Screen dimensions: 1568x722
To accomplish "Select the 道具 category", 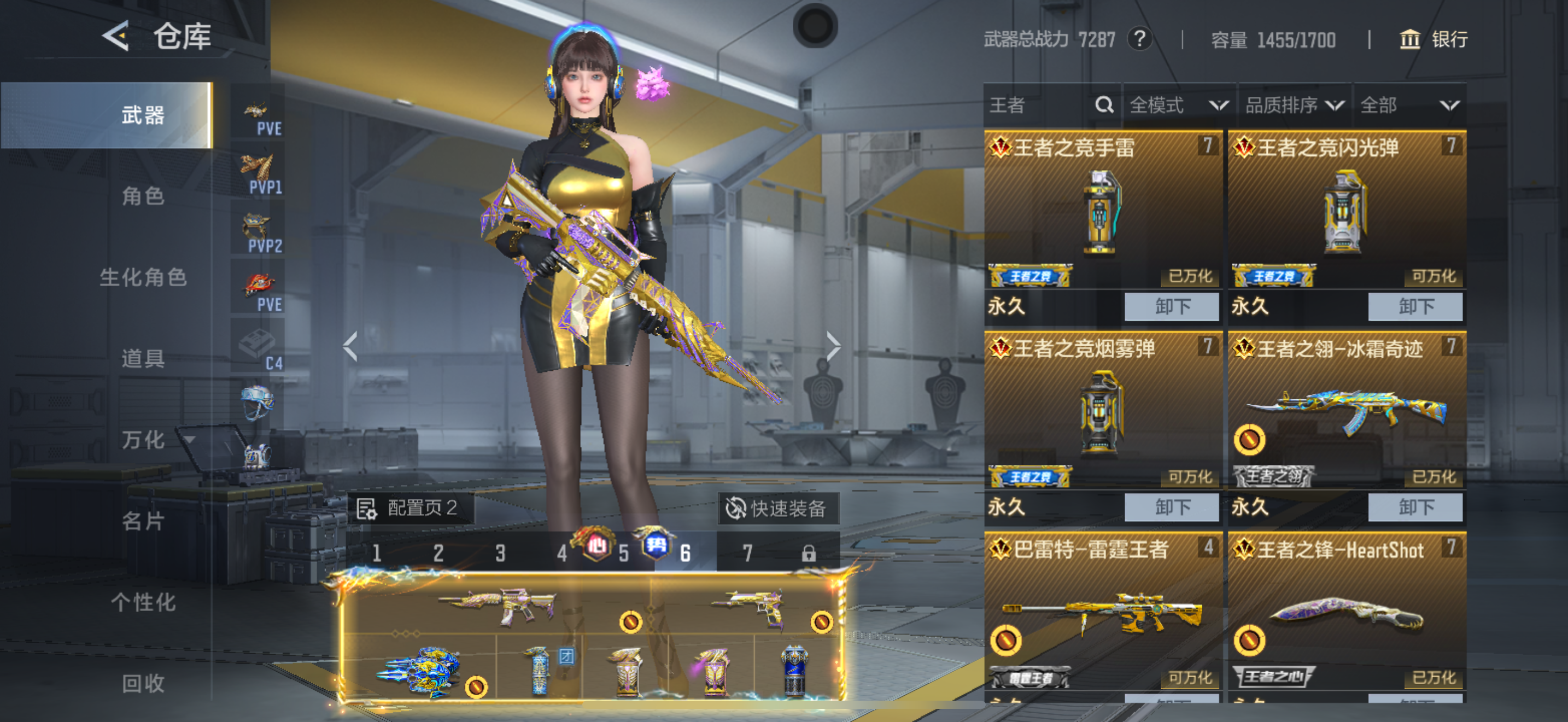I will pos(143,359).
